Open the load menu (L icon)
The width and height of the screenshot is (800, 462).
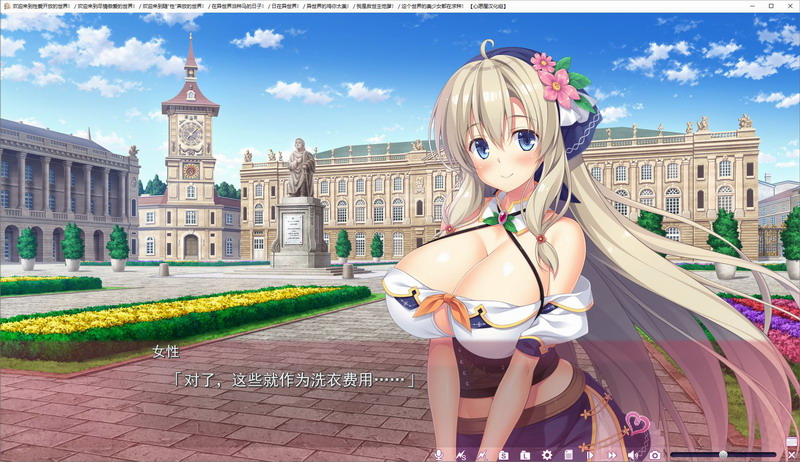point(525,455)
